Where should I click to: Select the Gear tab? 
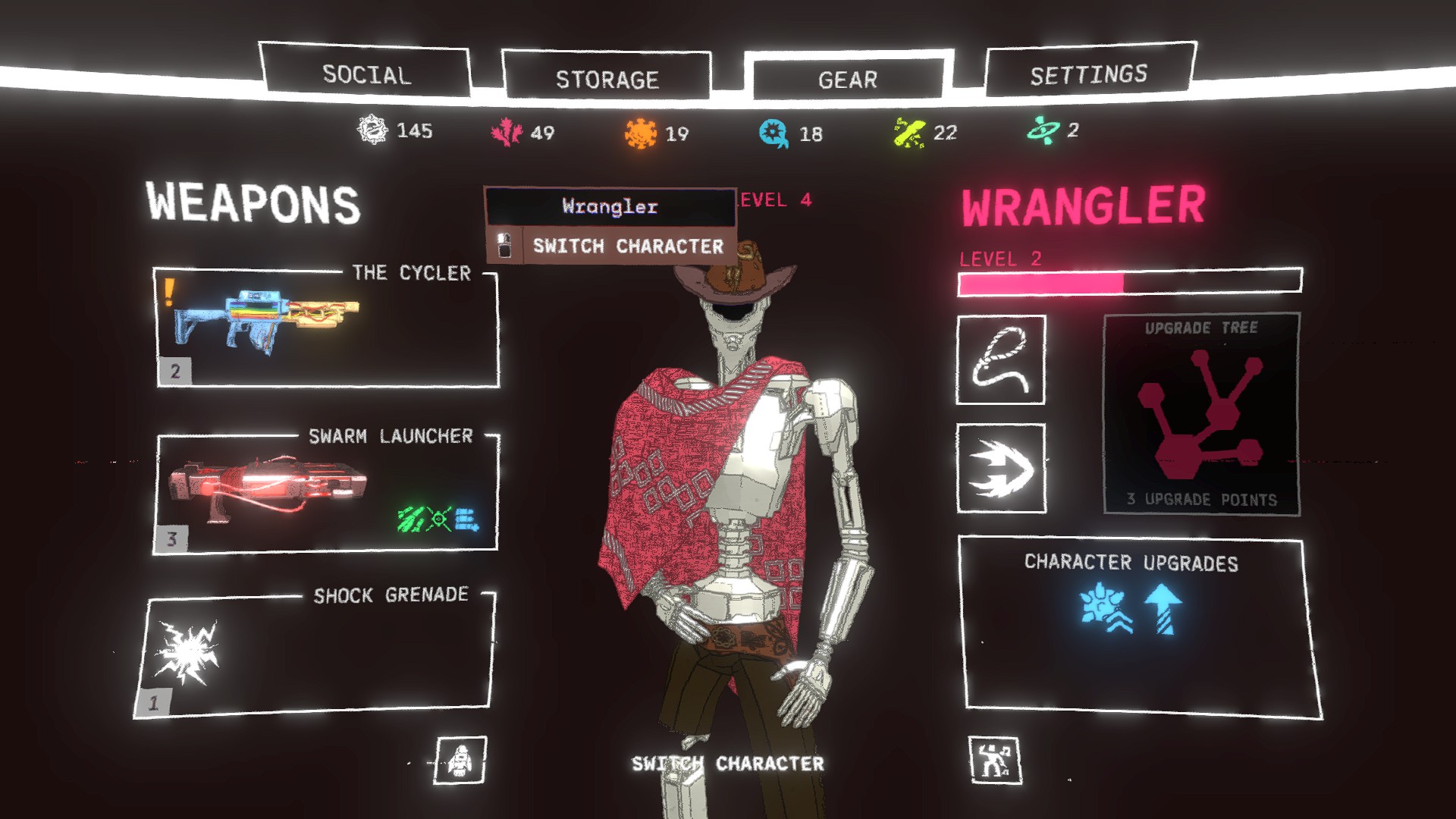(x=847, y=79)
